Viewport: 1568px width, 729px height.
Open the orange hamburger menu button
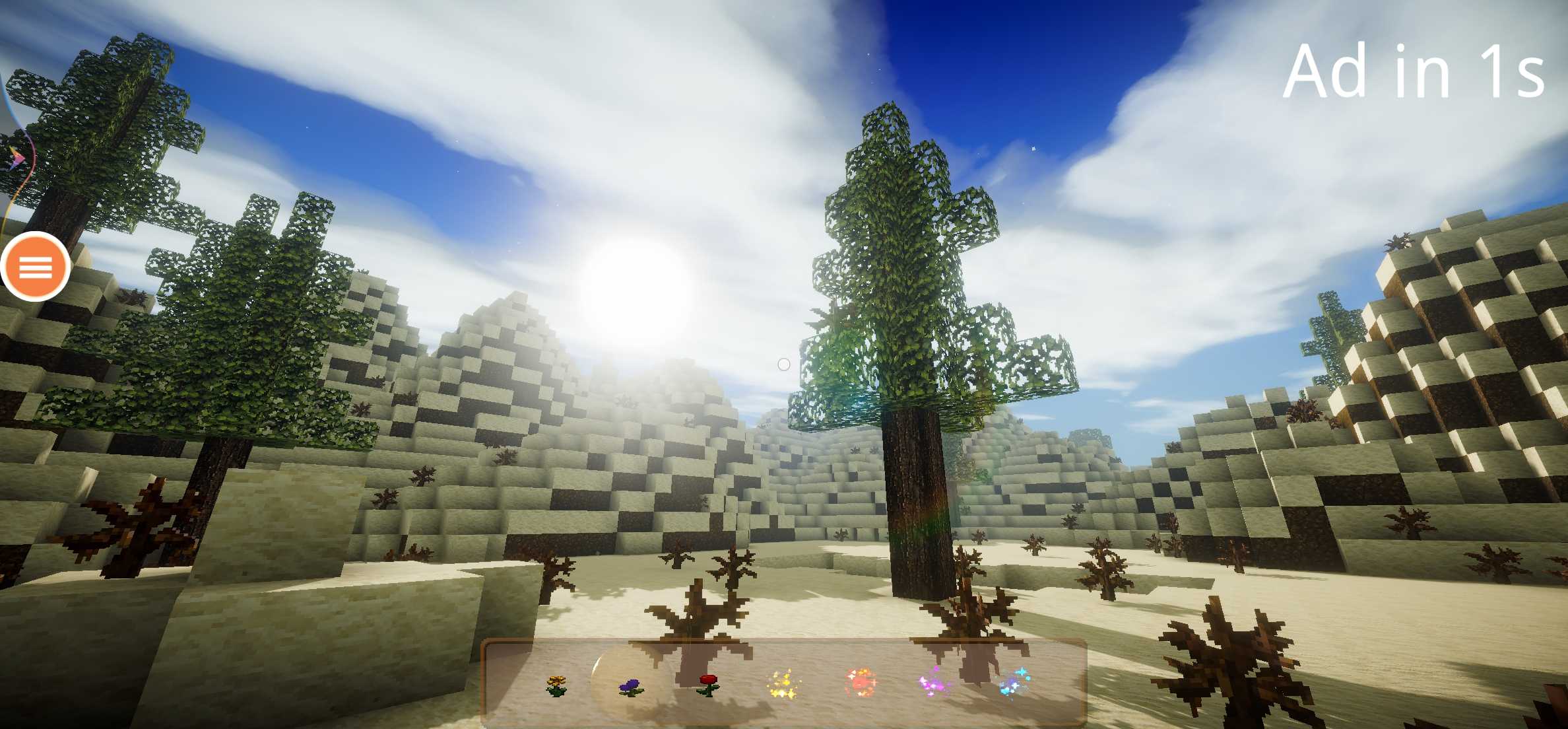(35, 267)
